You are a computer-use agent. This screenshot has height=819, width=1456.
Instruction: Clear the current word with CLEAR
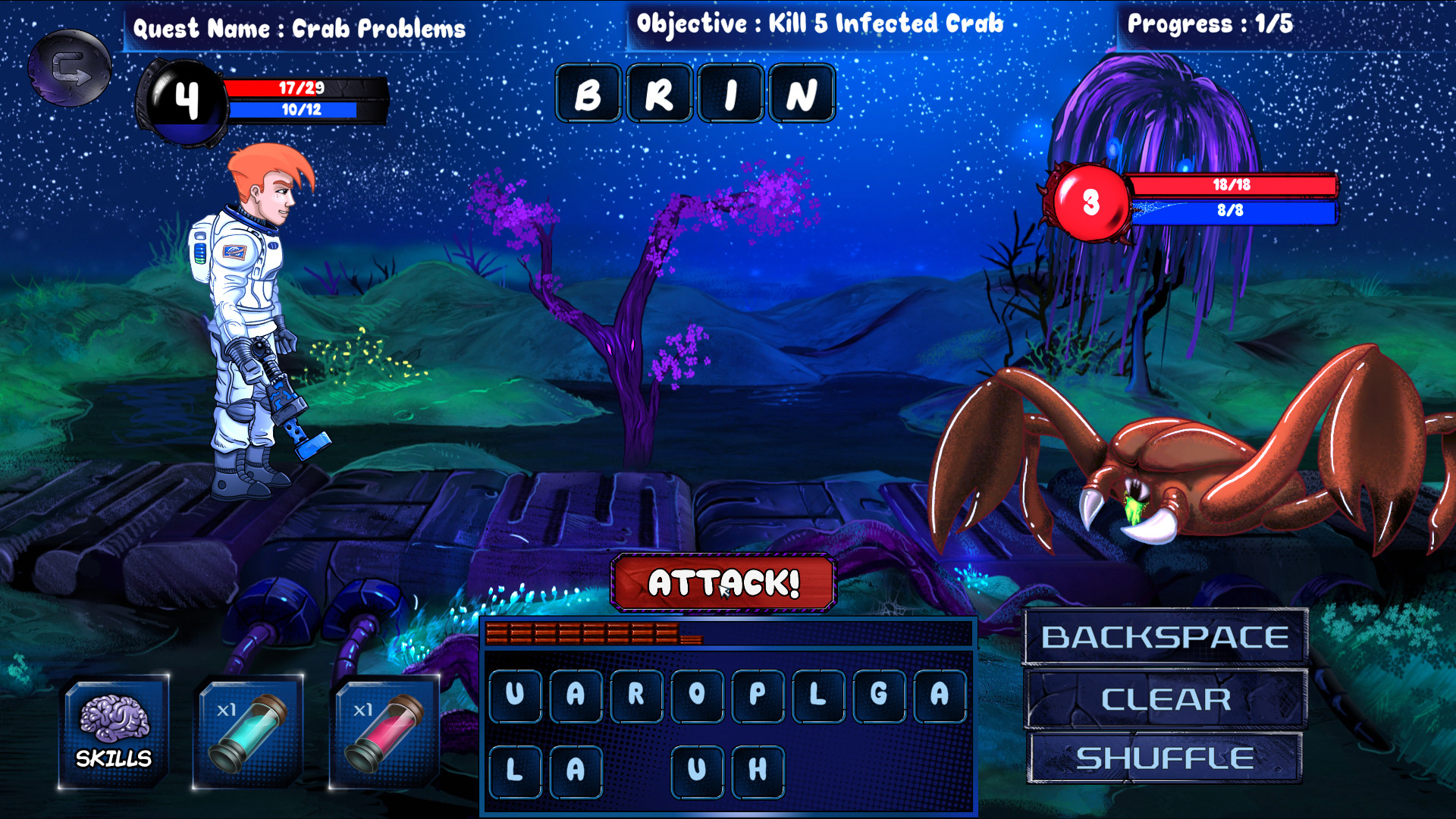click(x=1166, y=698)
